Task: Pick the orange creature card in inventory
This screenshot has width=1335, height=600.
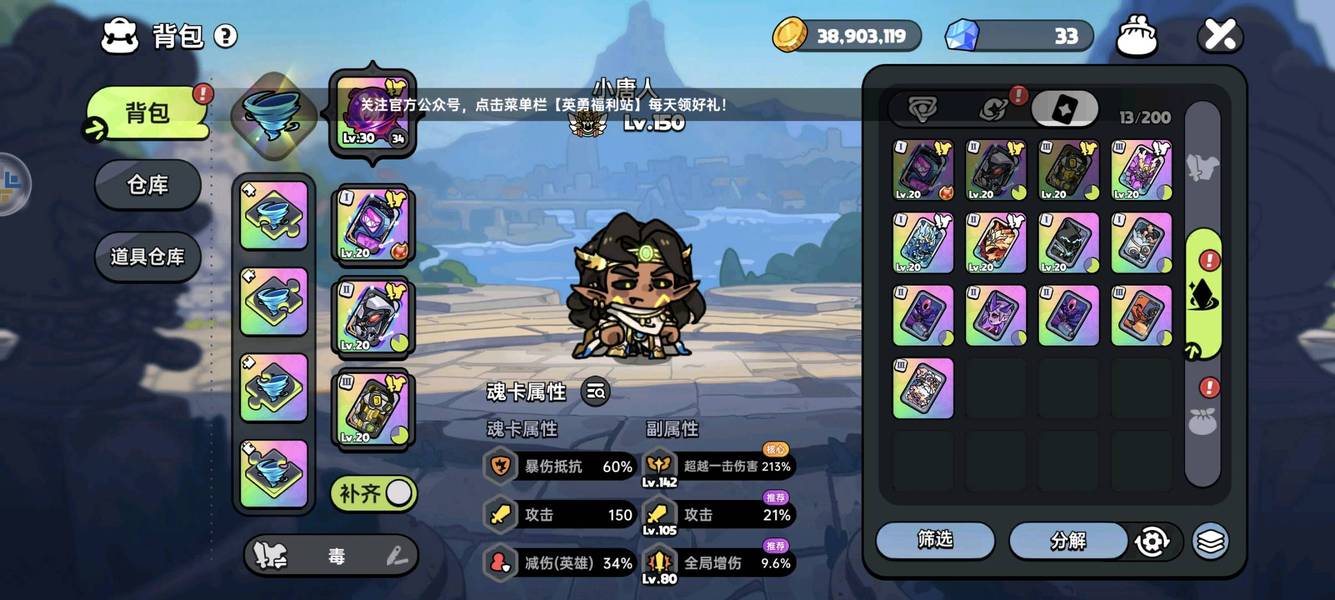Action: [x=1141, y=316]
